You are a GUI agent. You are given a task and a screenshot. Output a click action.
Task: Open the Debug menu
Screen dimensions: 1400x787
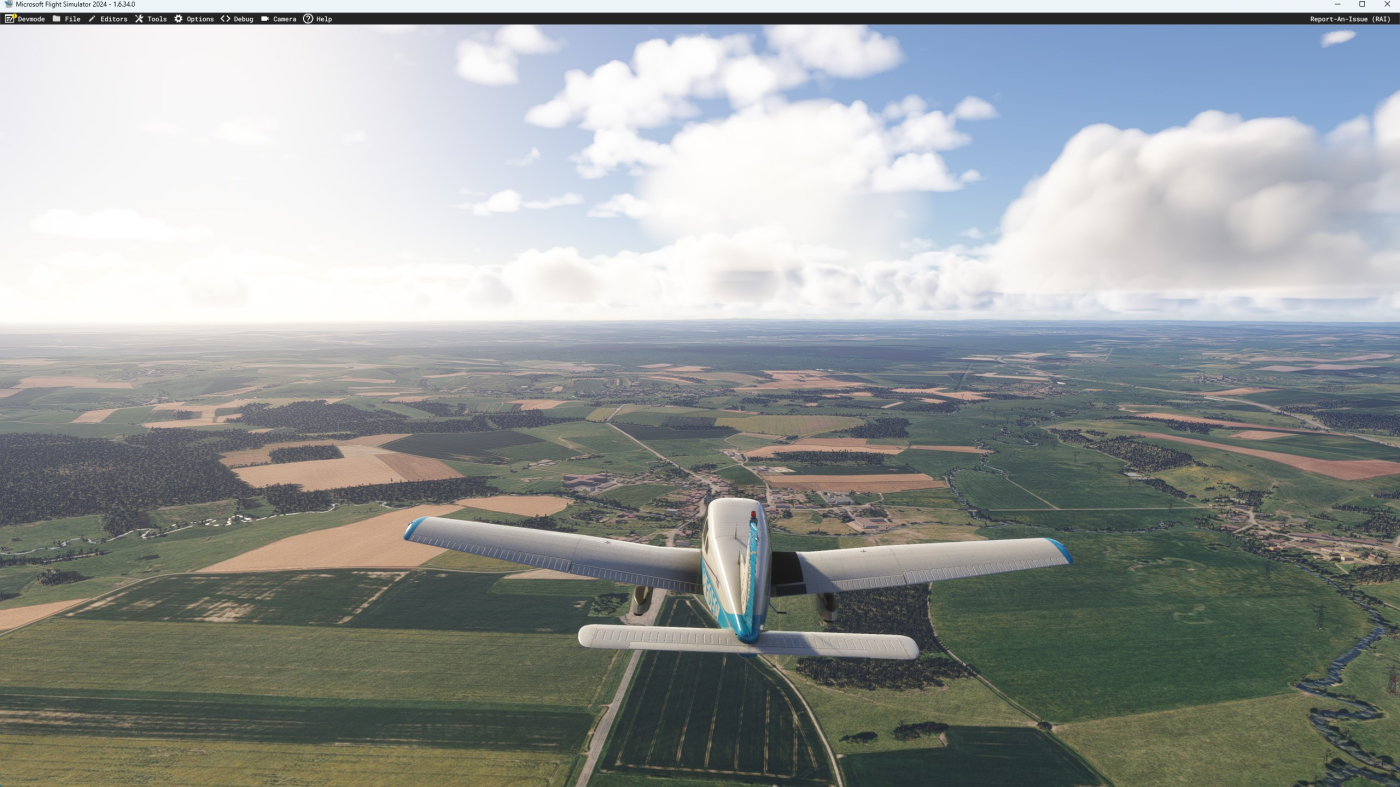[241, 17]
